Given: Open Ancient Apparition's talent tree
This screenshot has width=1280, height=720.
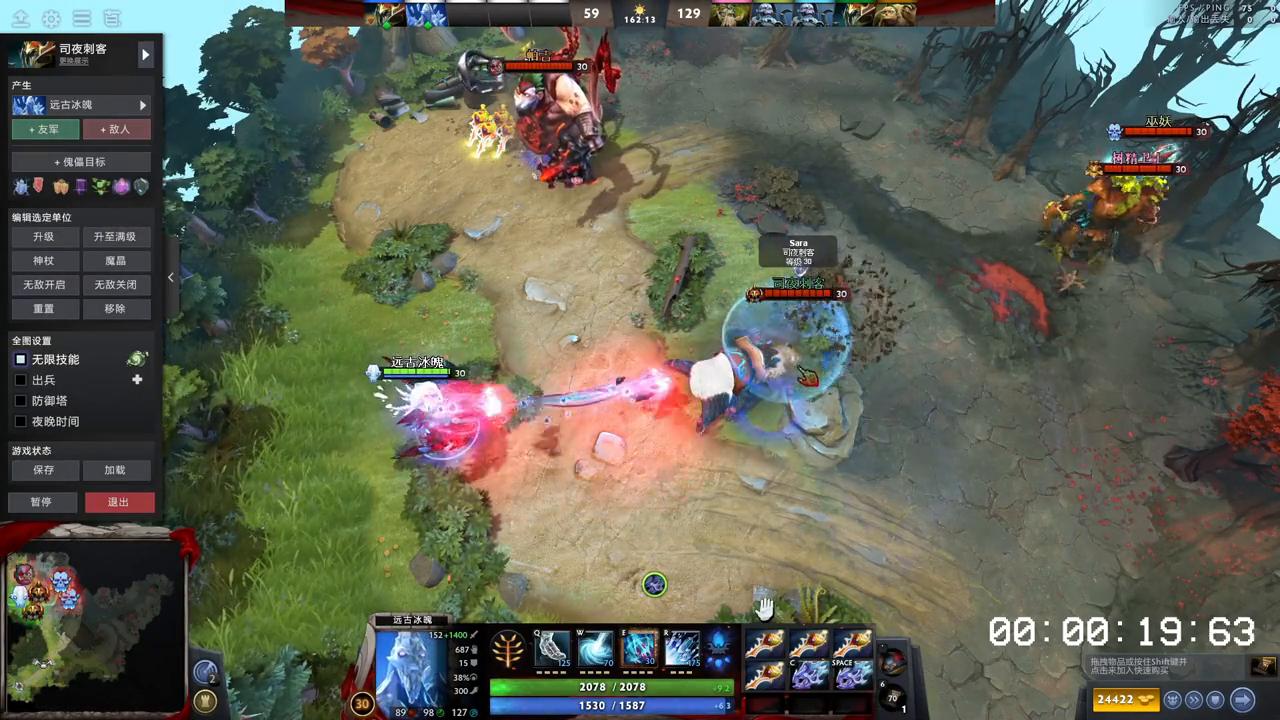Looking at the screenshot, I should [508, 650].
